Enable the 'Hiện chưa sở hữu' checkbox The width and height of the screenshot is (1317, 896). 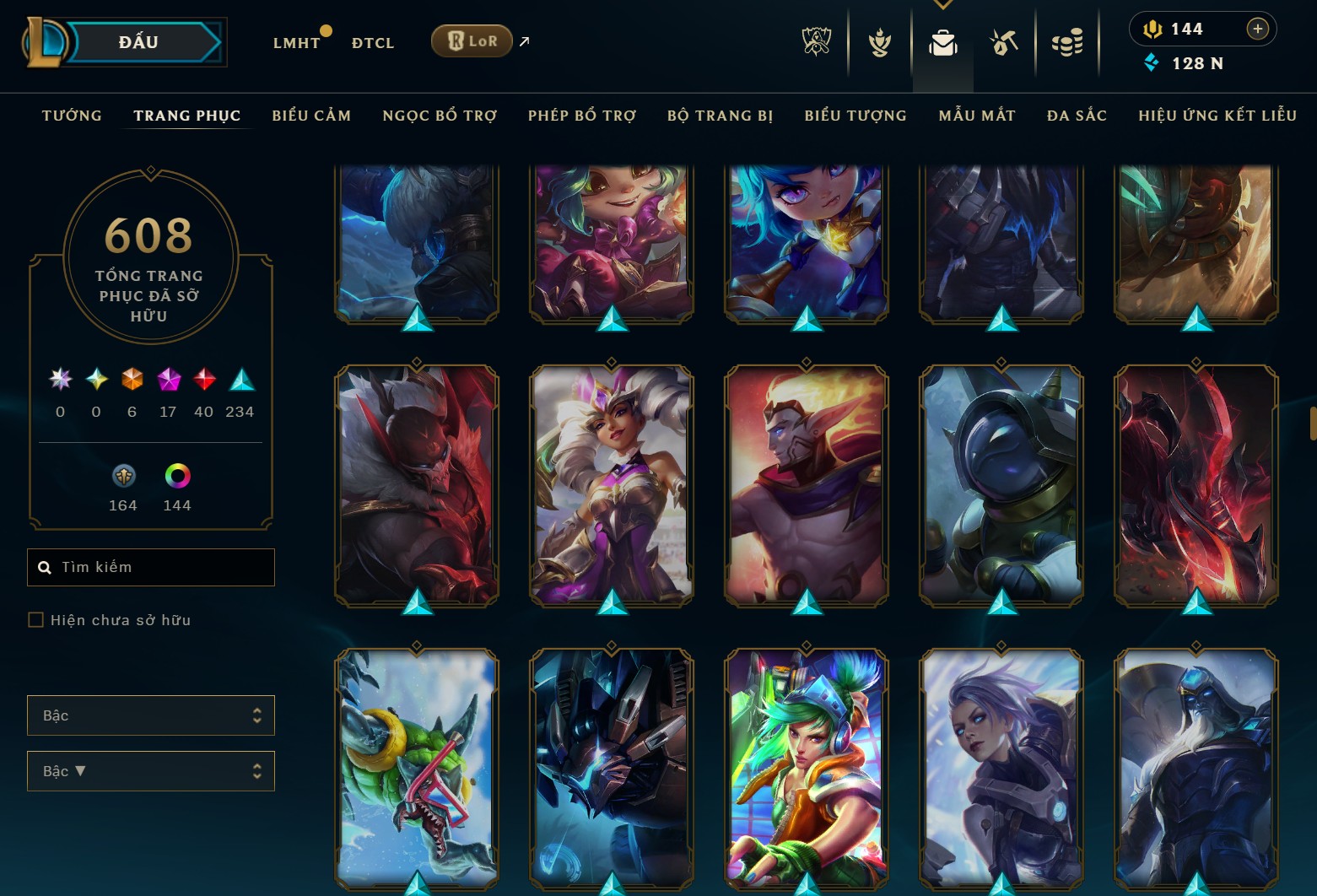click(36, 619)
